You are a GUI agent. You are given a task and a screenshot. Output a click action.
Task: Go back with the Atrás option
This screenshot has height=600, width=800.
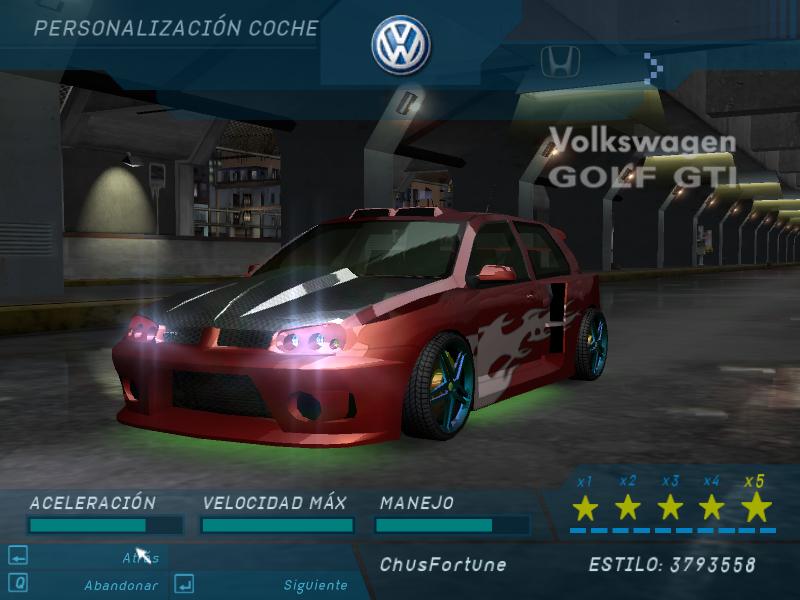pos(140,558)
